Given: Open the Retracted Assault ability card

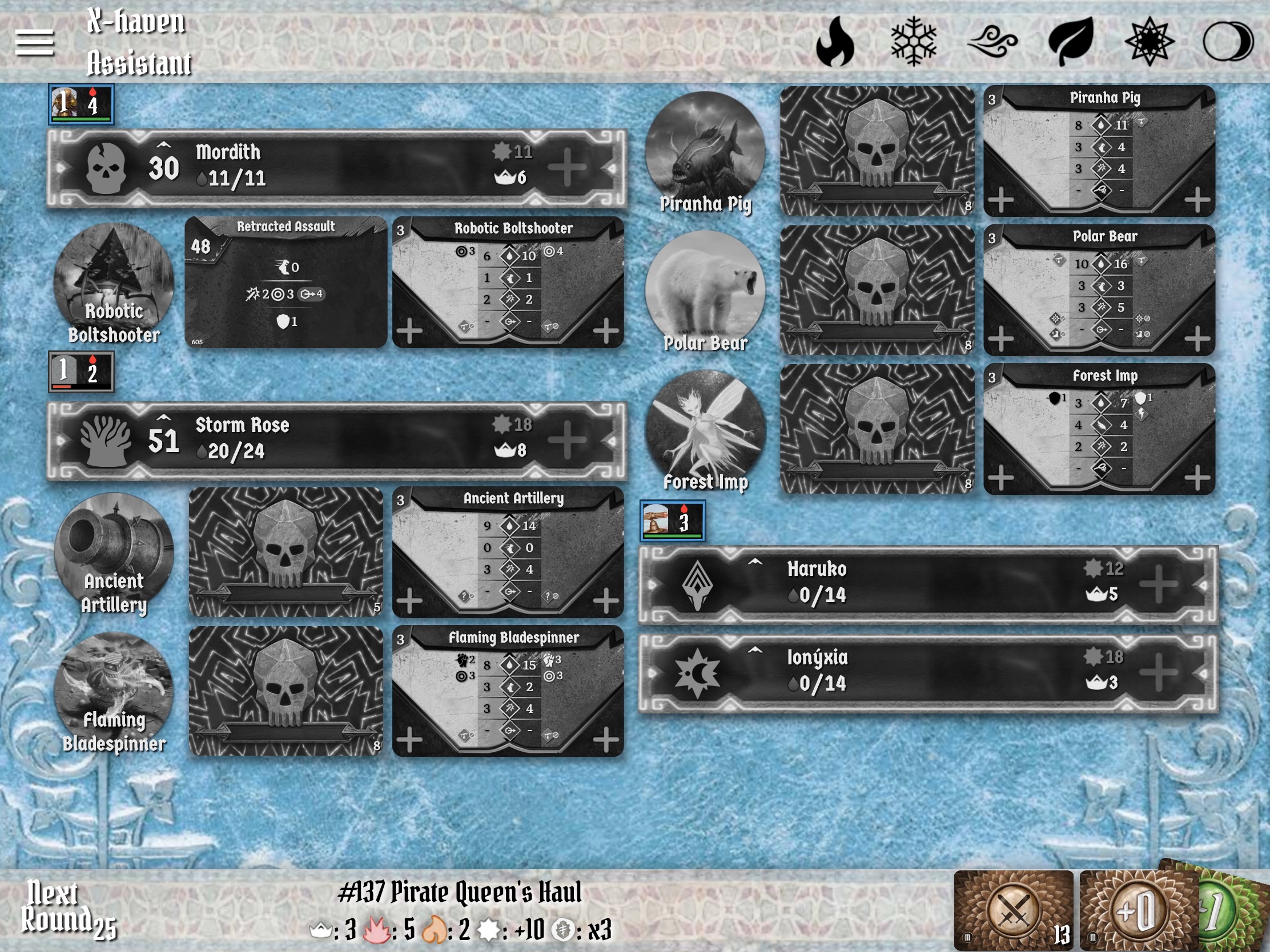Looking at the screenshot, I should coord(286,283).
